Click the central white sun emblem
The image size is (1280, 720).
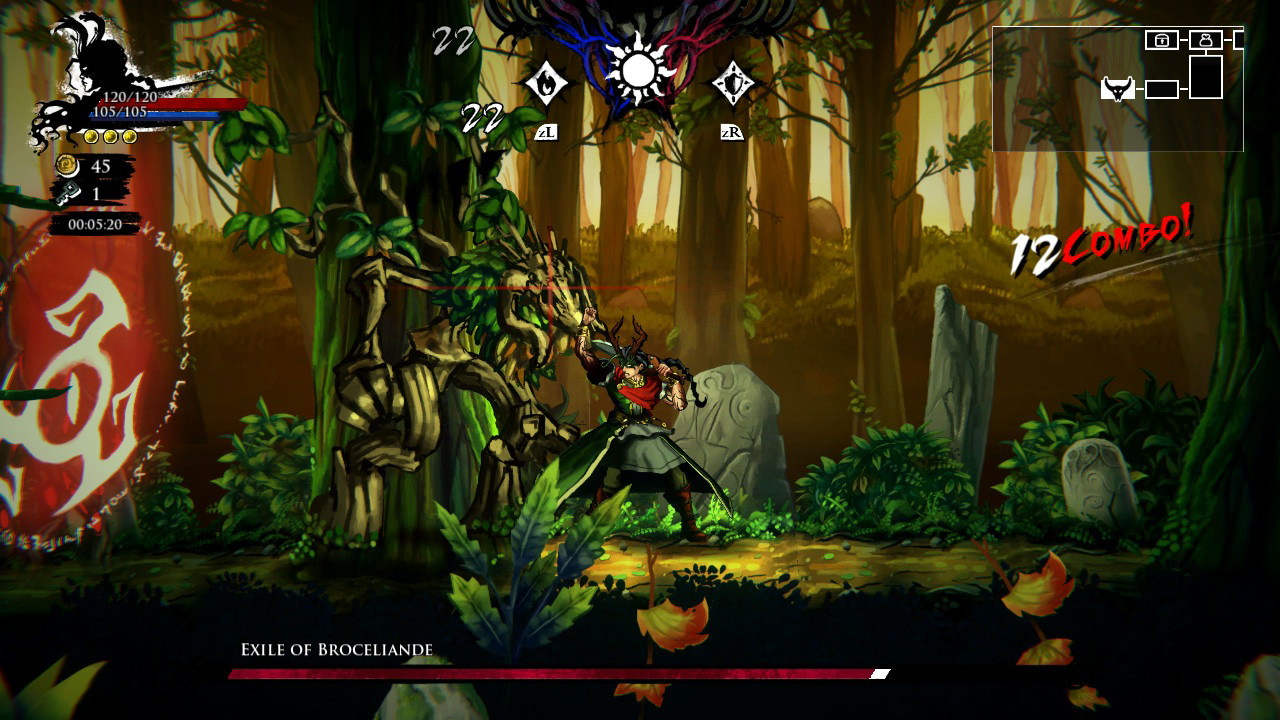pos(638,68)
